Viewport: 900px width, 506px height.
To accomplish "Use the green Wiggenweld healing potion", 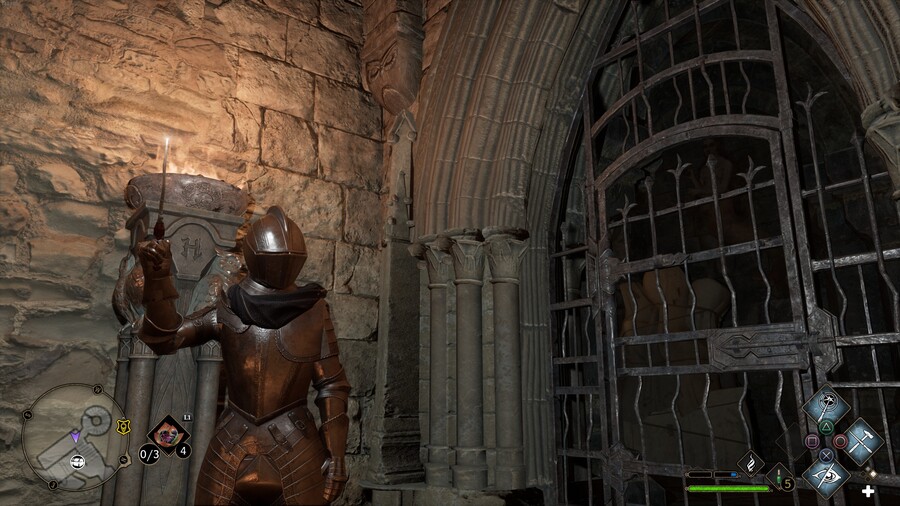I will pos(778,476).
